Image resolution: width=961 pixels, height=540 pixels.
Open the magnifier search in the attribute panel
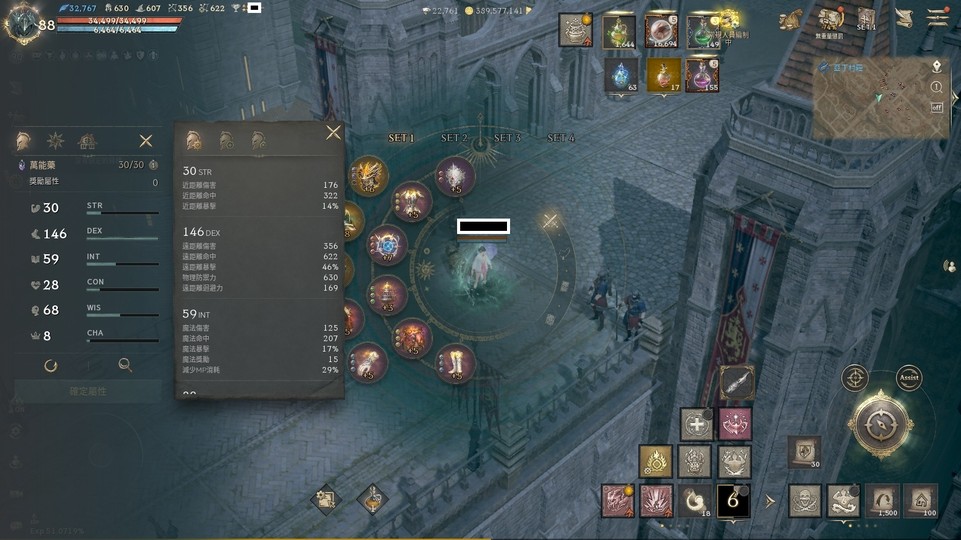(x=125, y=366)
